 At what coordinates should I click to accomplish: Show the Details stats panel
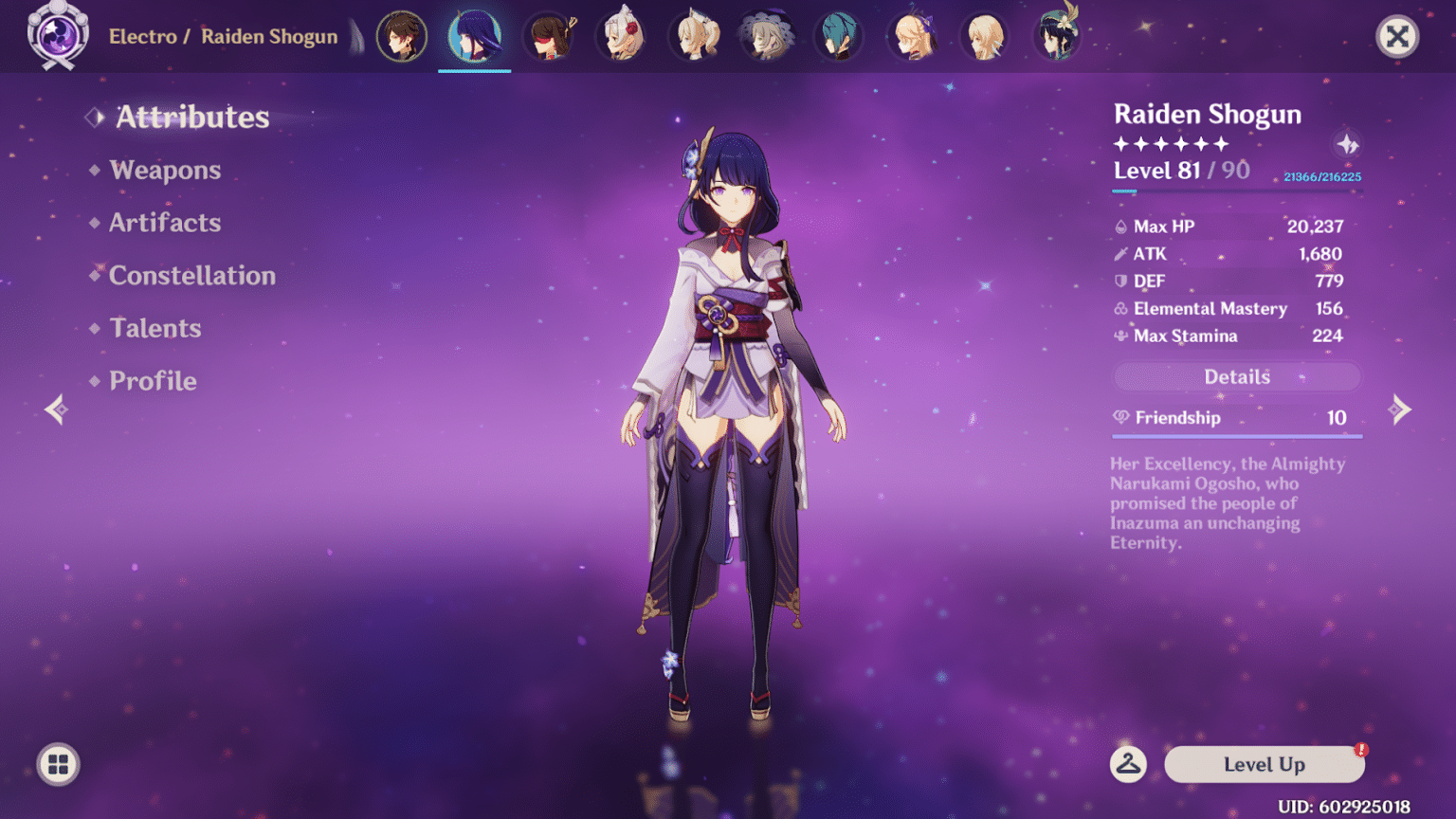(1236, 377)
